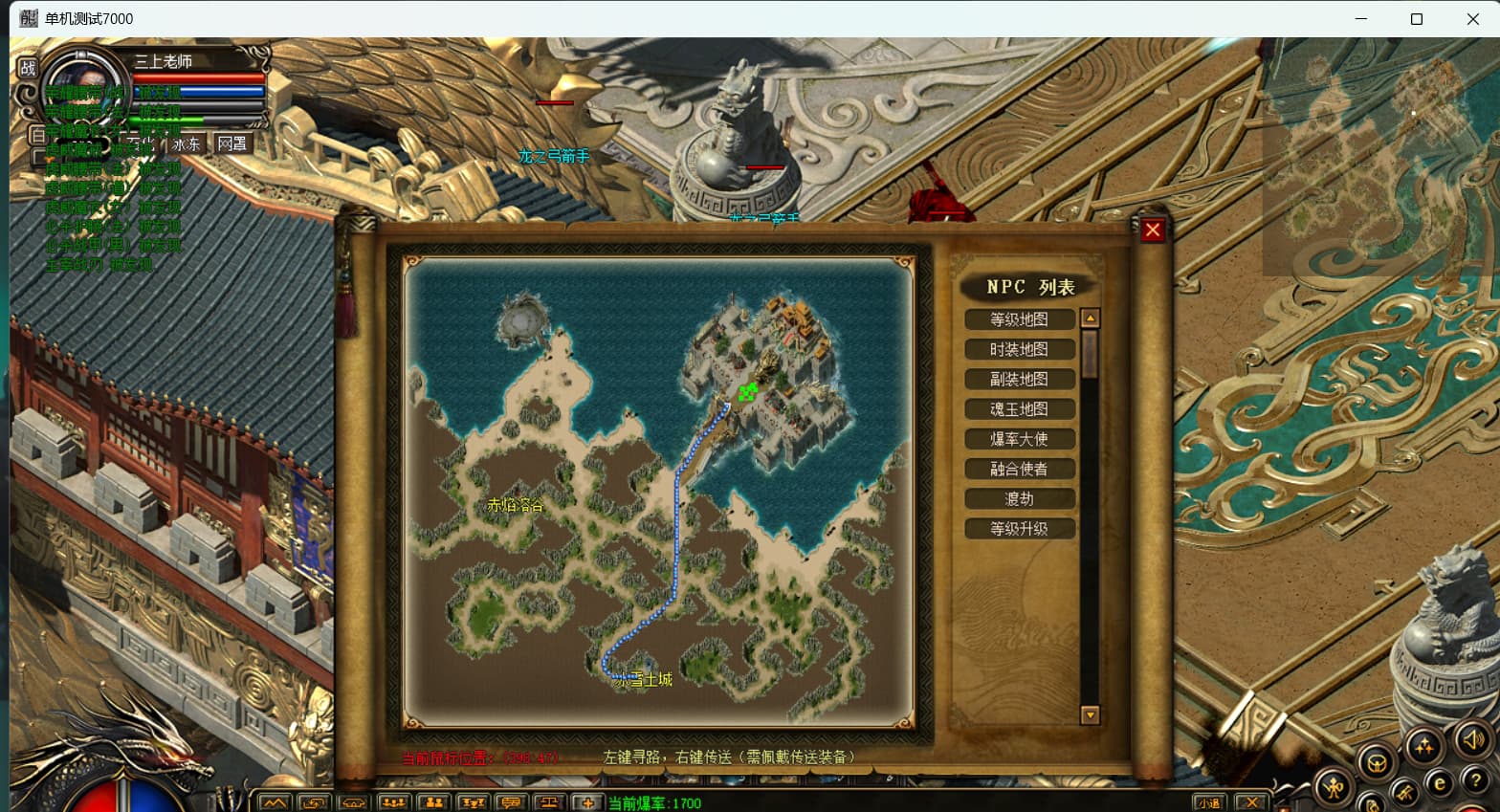This screenshot has width=1500, height=812.
Task: Close the world map window
Action: click(x=1152, y=230)
